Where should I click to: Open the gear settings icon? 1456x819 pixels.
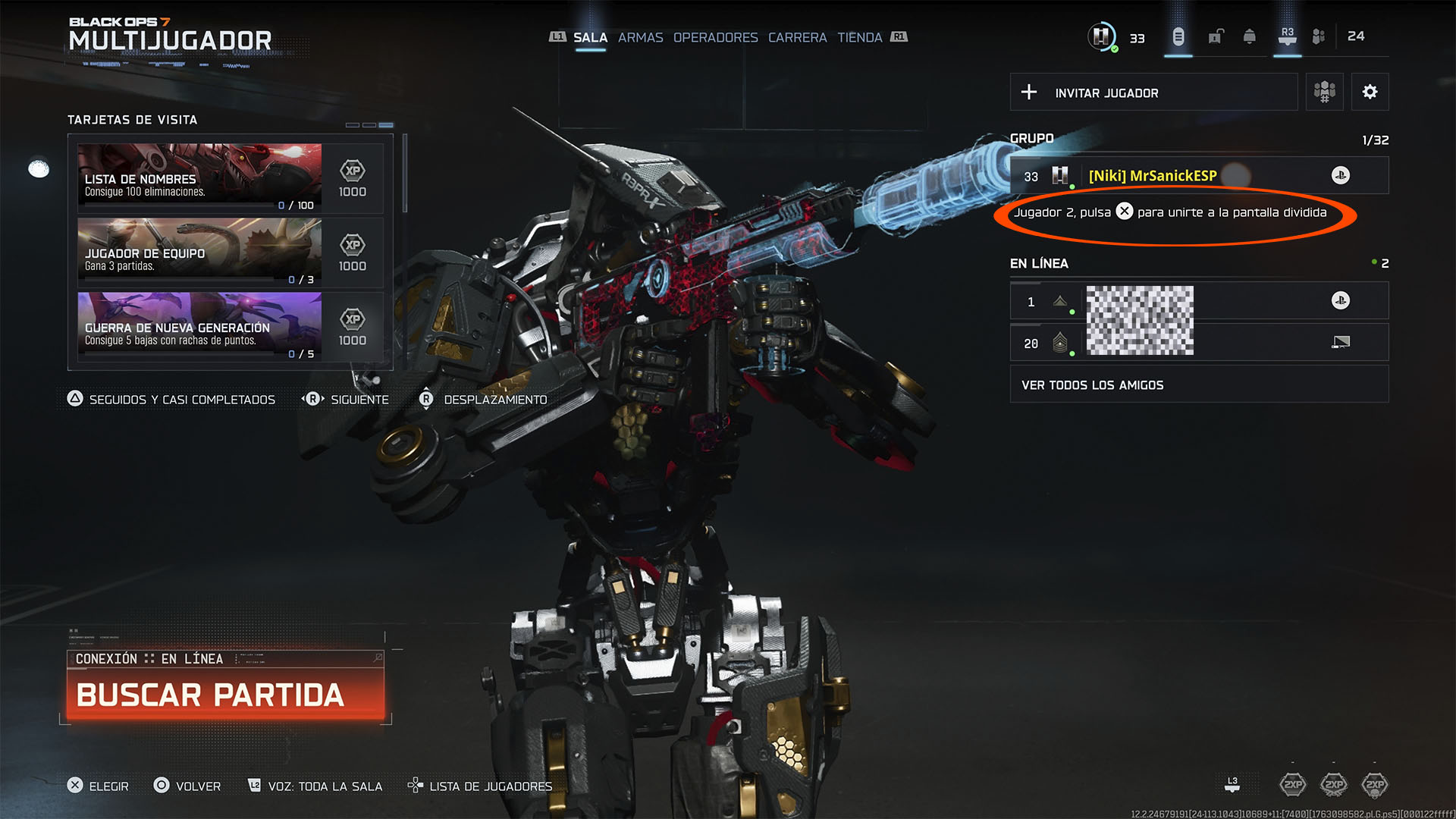tap(1370, 93)
